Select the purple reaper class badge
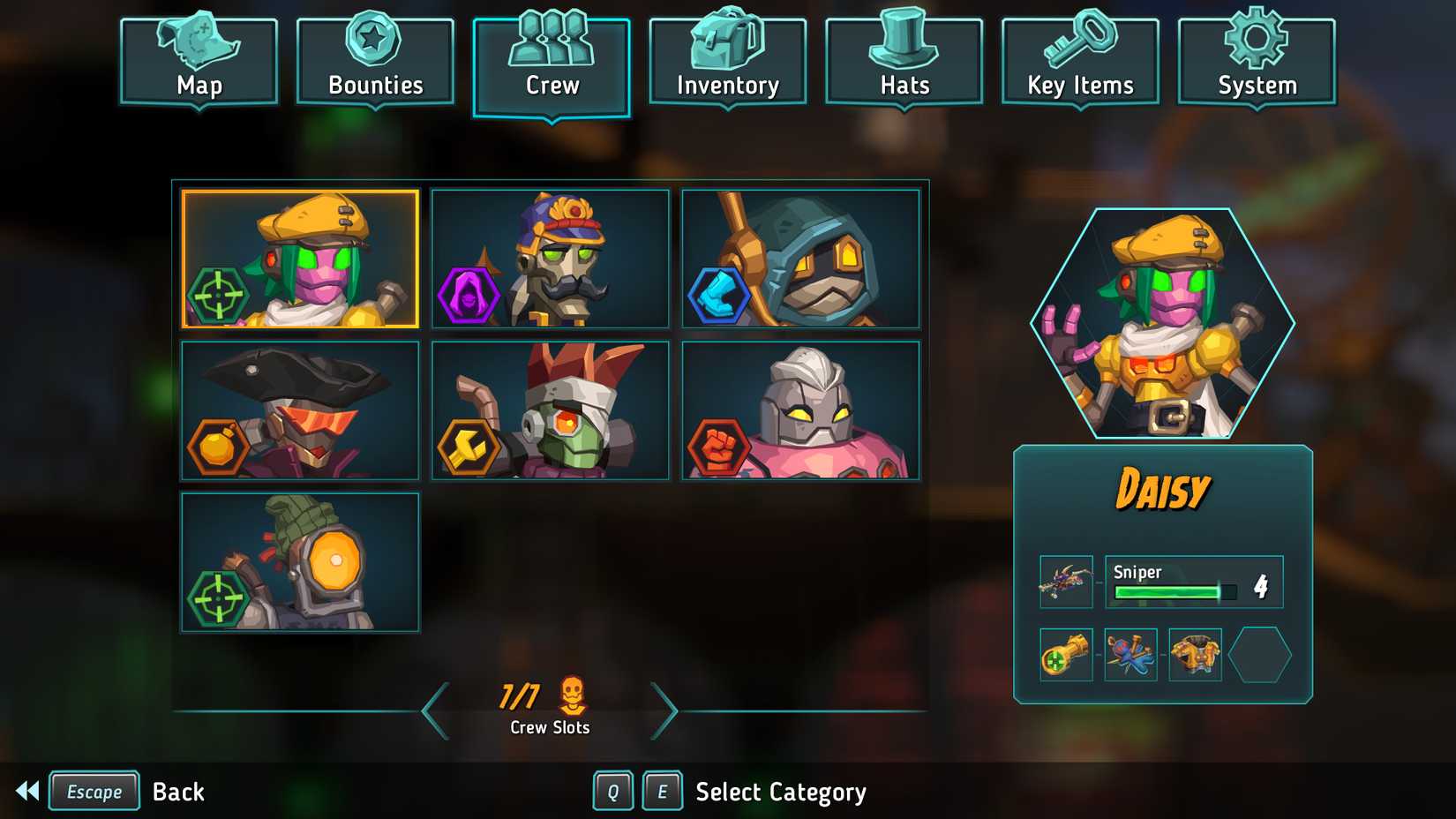The height and width of the screenshot is (819, 1456). coord(469,292)
